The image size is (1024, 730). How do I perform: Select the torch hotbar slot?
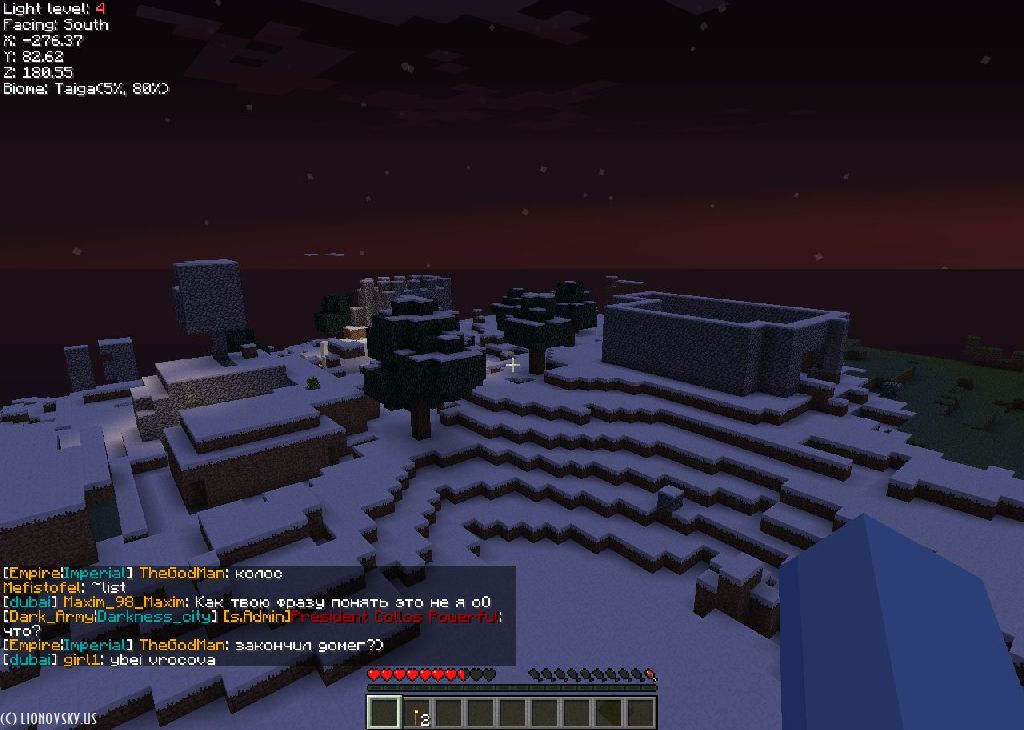click(417, 713)
